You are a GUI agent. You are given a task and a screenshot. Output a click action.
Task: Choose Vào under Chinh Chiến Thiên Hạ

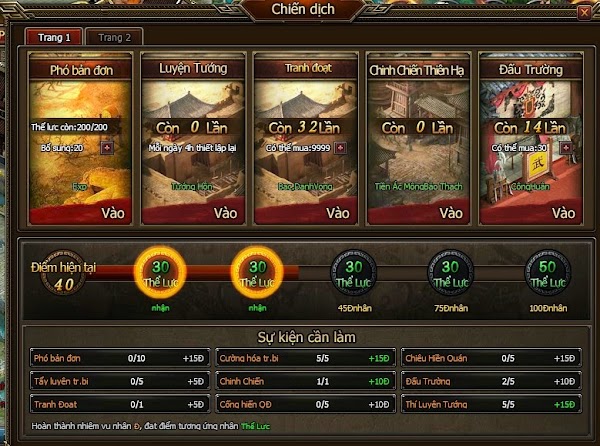pos(450,212)
